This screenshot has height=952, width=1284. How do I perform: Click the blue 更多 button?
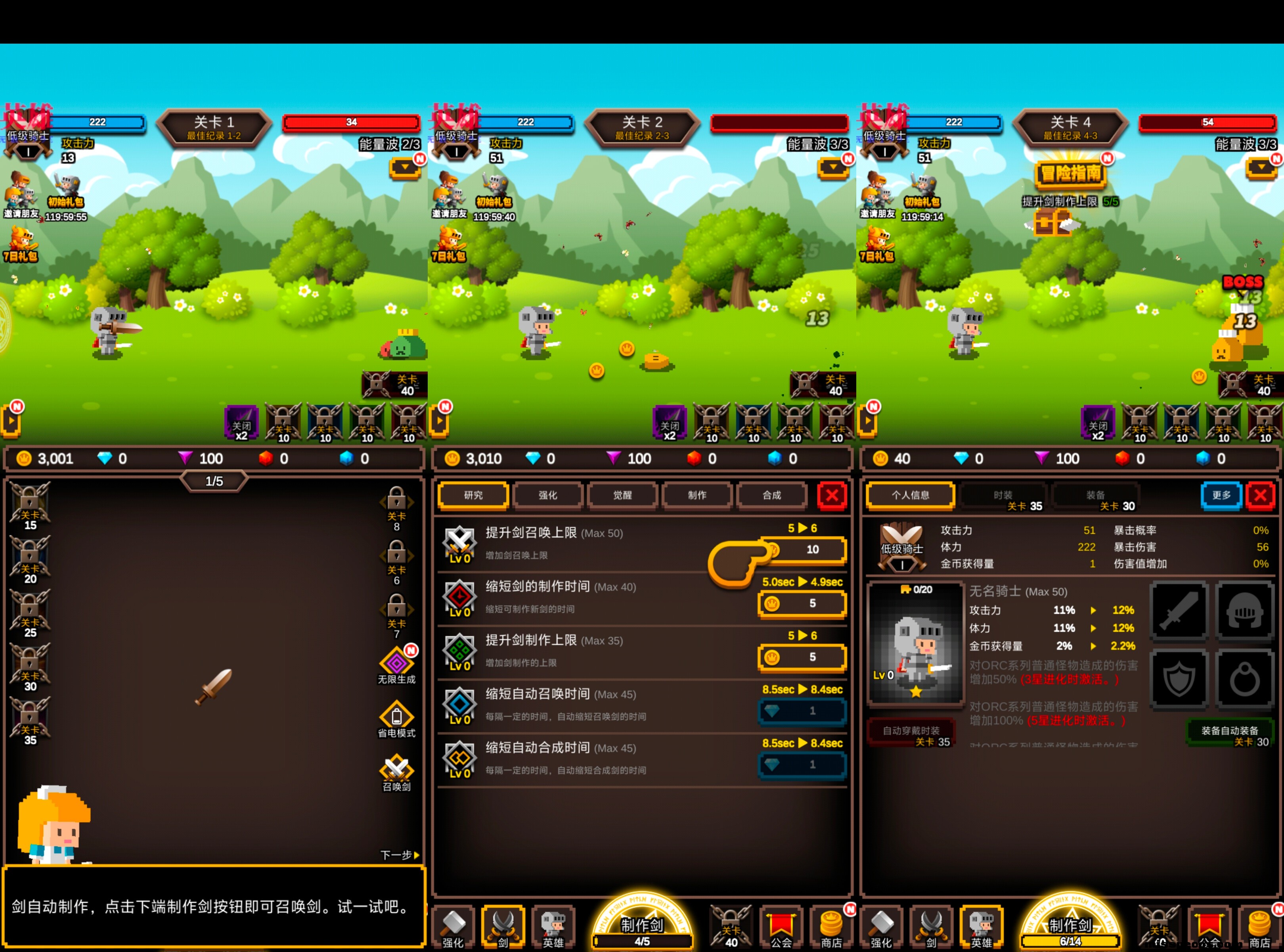[1221, 495]
